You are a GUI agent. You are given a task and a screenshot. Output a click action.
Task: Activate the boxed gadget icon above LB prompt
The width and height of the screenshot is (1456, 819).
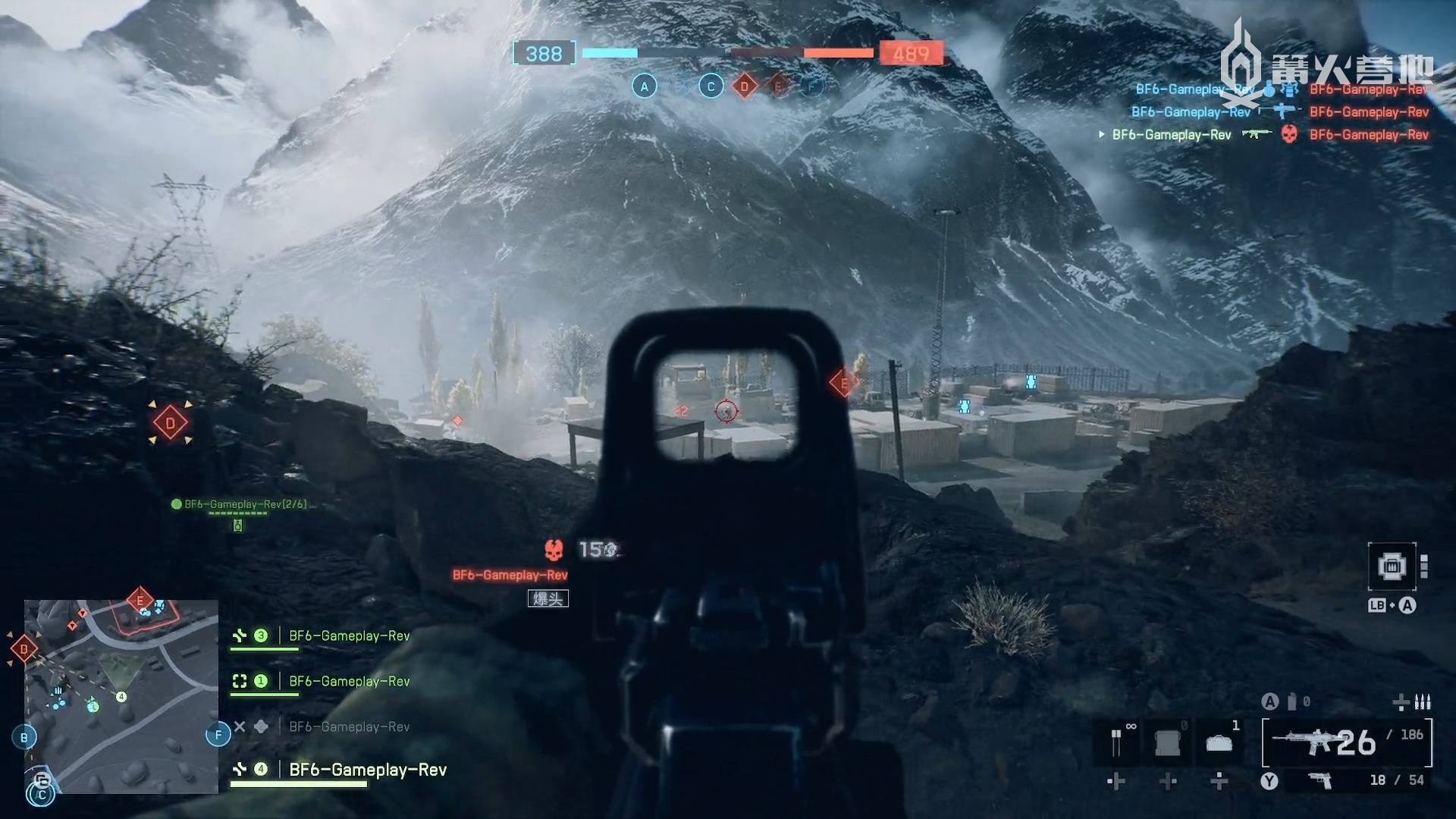1392,566
